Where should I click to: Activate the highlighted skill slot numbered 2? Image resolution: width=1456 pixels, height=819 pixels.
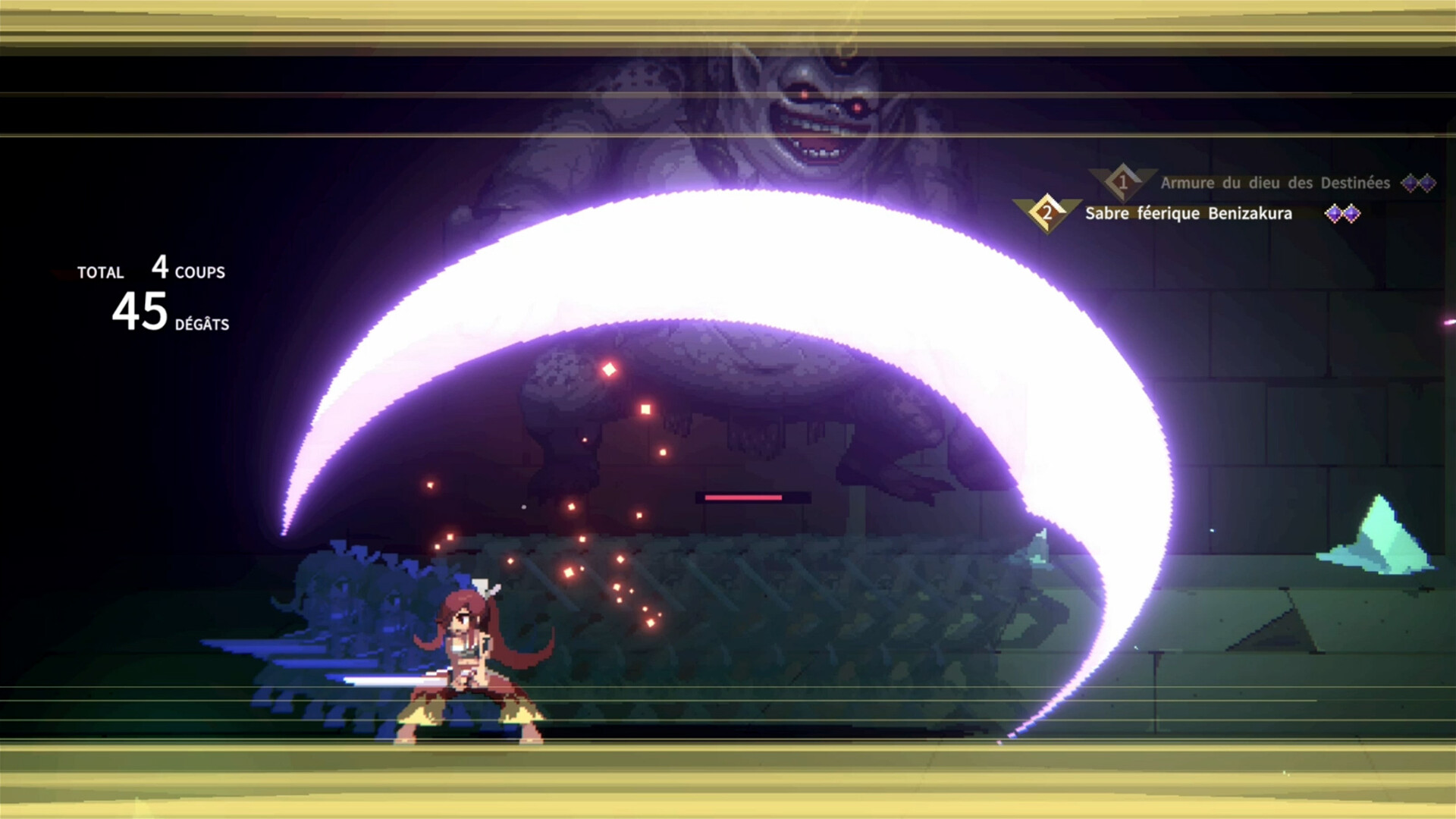point(1048,213)
